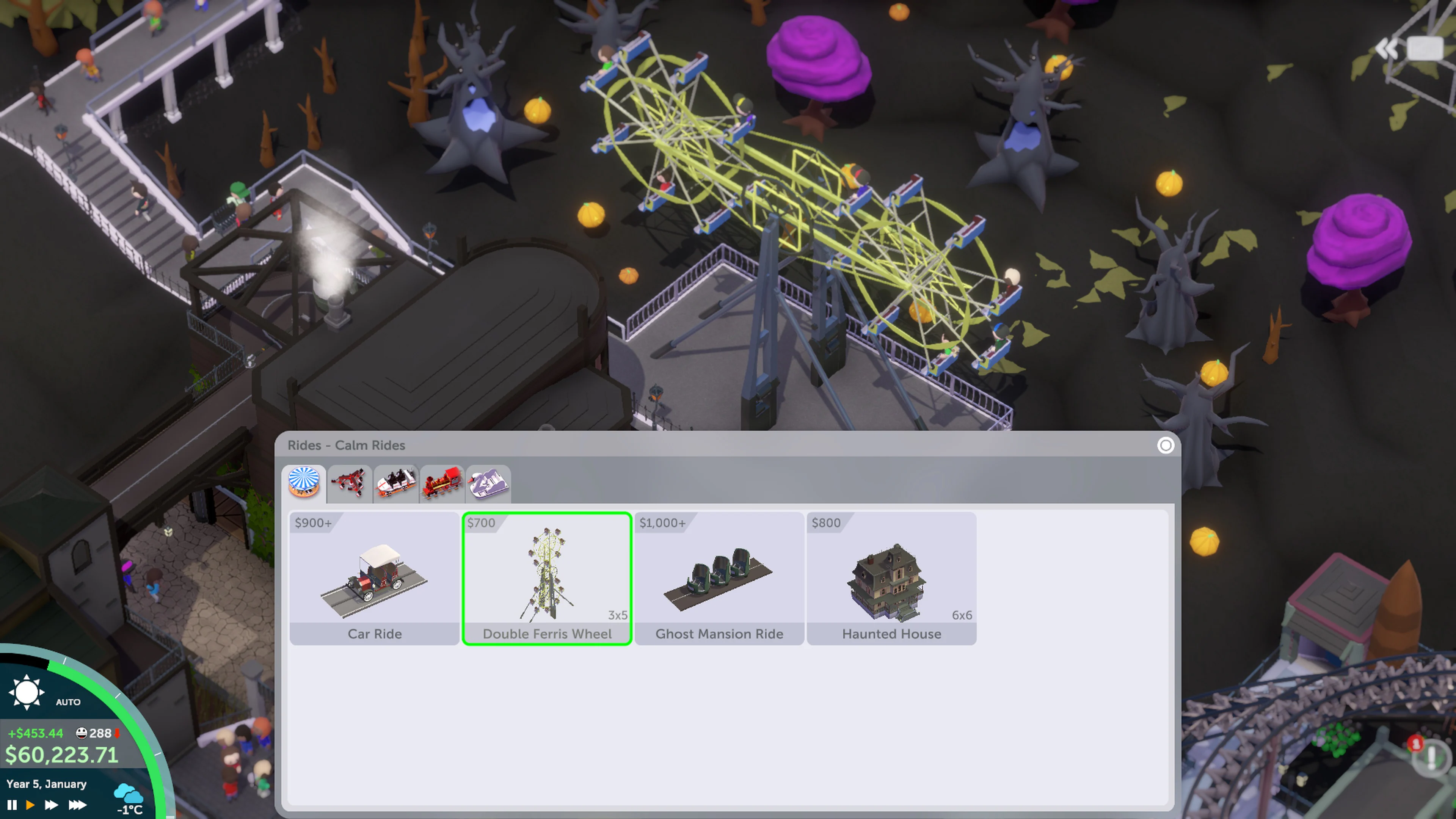
Task: Click the day/night sun icon
Action: coord(27,692)
